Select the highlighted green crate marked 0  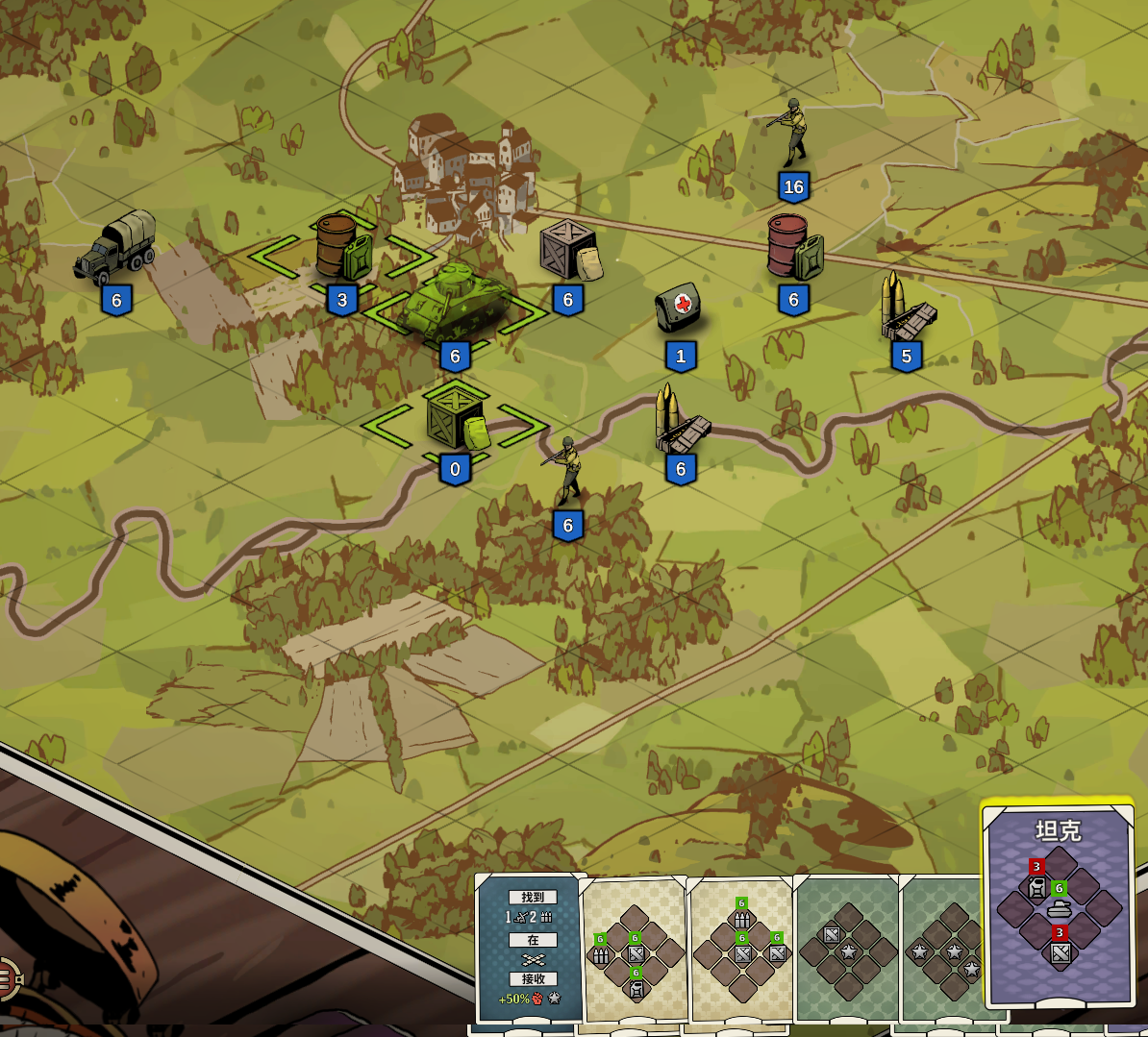(x=456, y=419)
